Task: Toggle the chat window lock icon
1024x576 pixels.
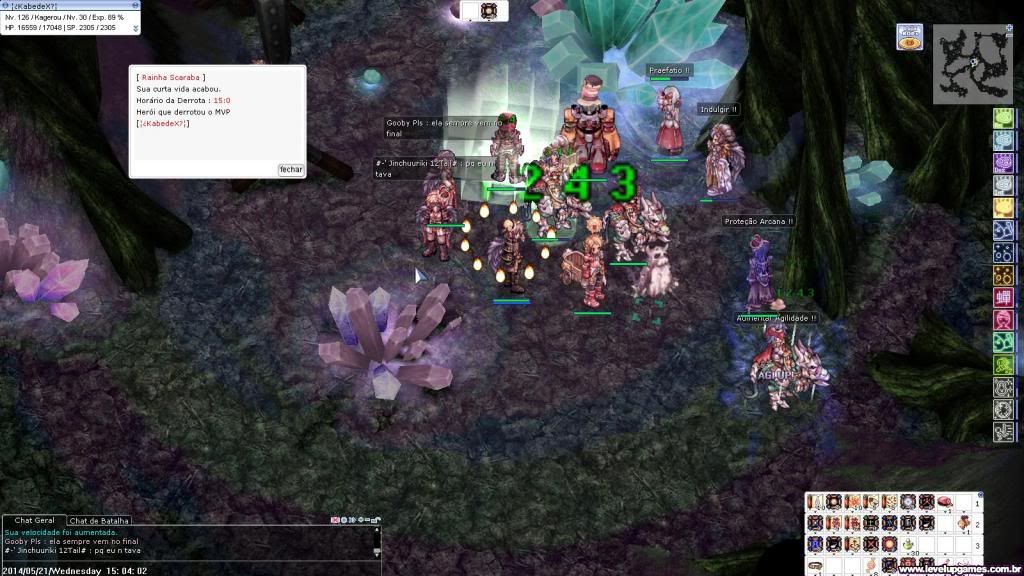Action: (375, 520)
